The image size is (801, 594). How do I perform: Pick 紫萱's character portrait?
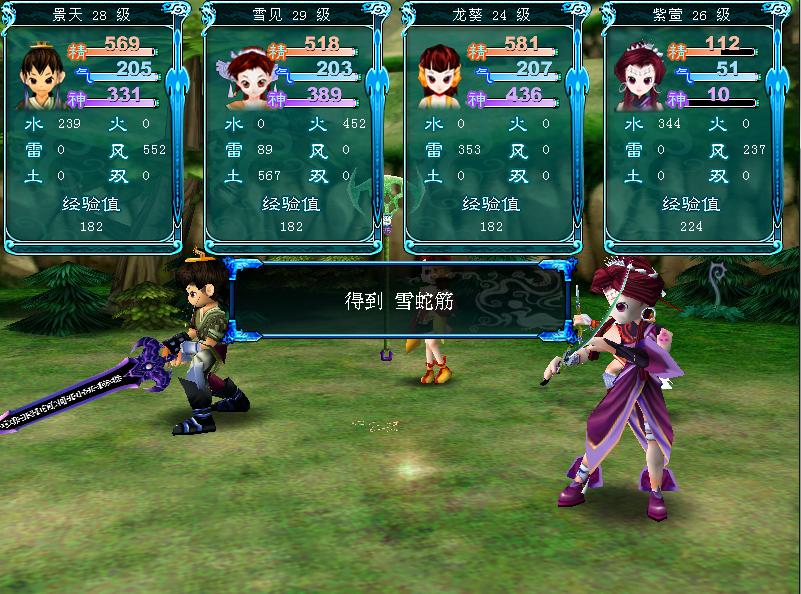[639, 76]
